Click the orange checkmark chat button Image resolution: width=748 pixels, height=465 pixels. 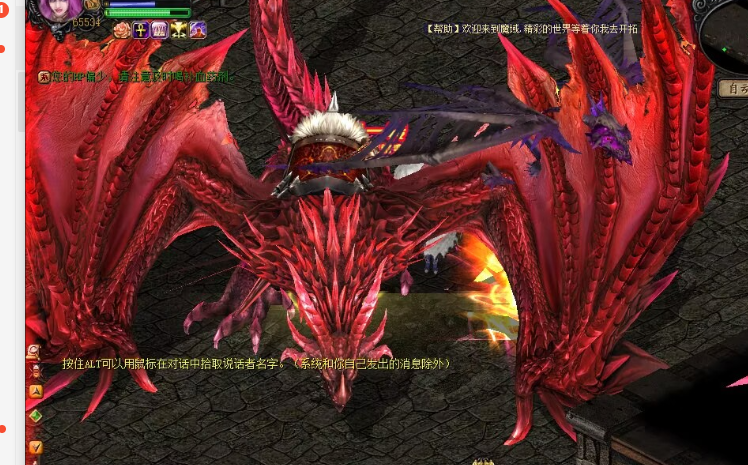click(35, 446)
